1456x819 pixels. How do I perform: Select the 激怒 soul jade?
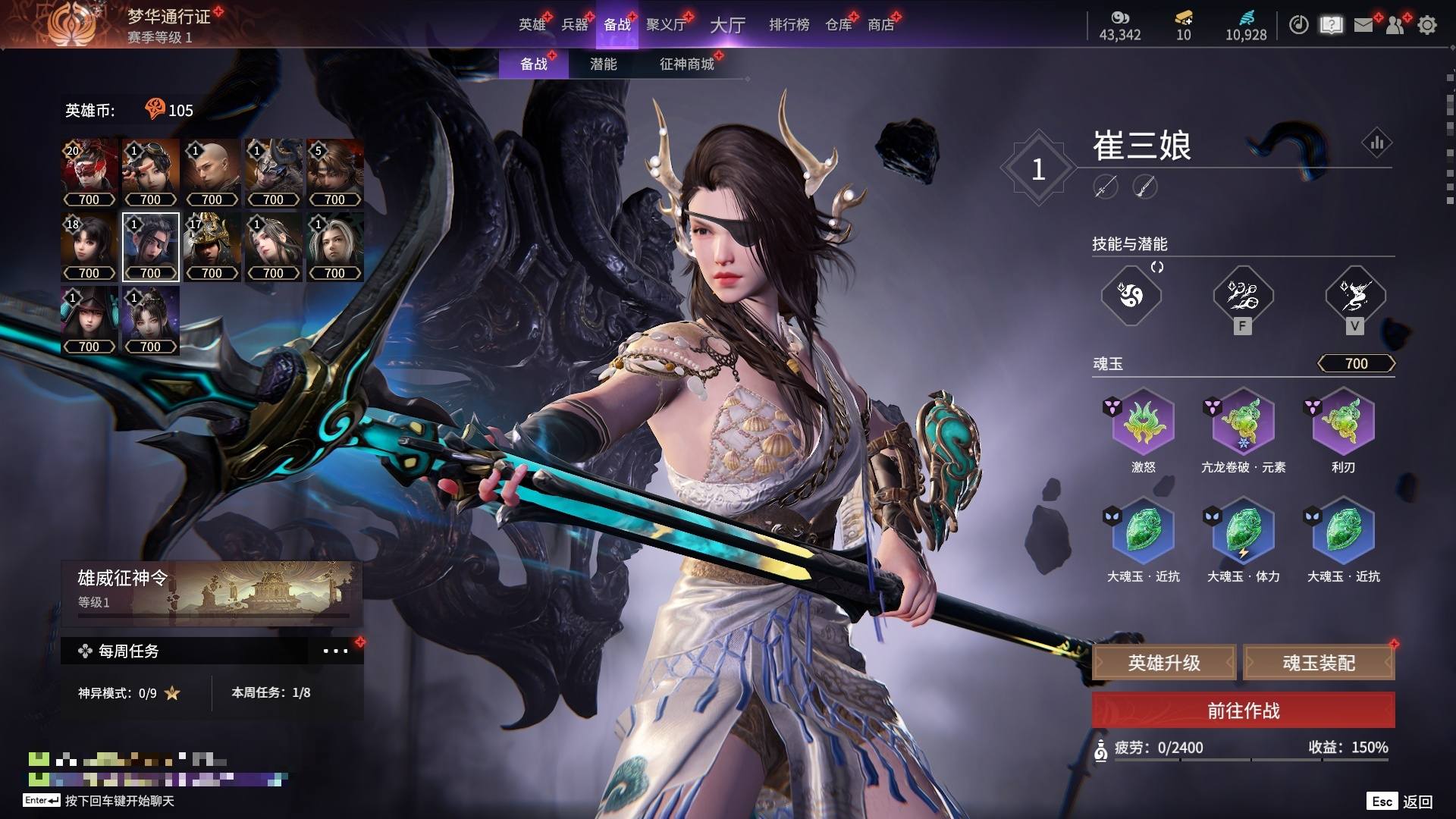[1143, 422]
